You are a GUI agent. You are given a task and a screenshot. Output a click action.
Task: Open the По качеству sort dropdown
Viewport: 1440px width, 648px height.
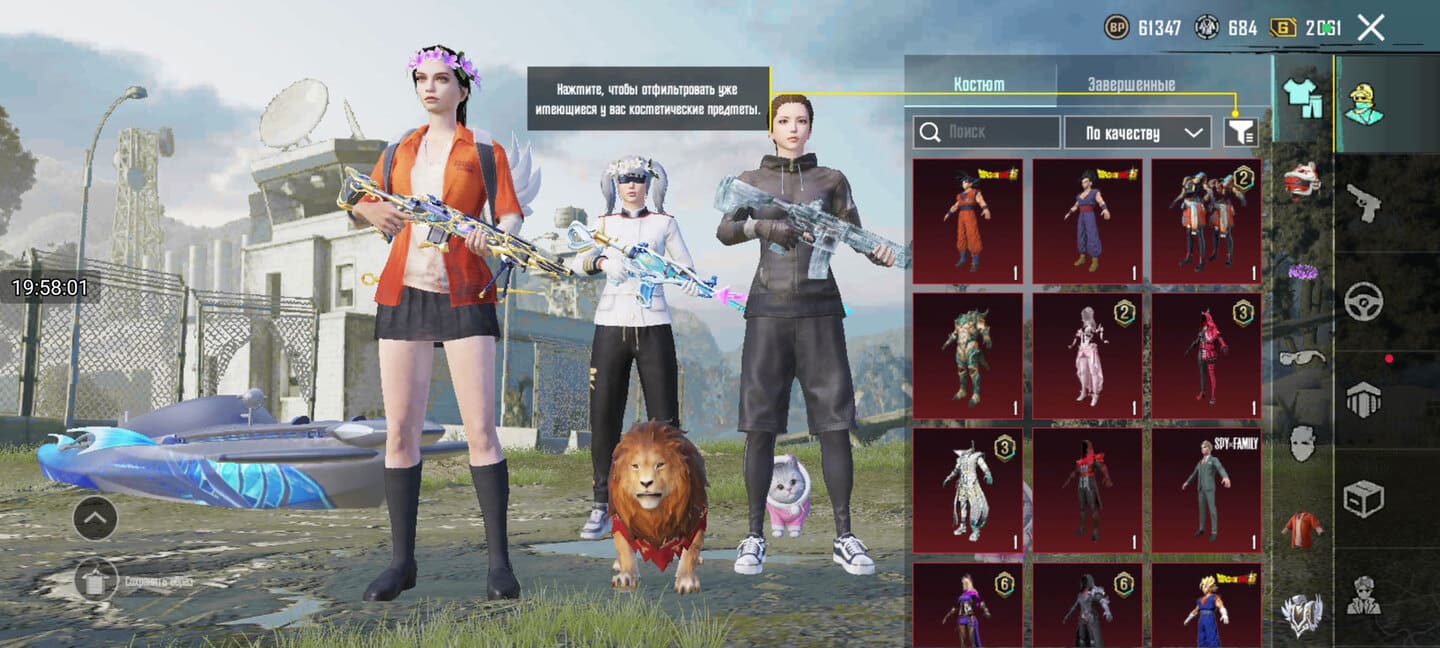pyautogui.click(x=1137, y=132)
